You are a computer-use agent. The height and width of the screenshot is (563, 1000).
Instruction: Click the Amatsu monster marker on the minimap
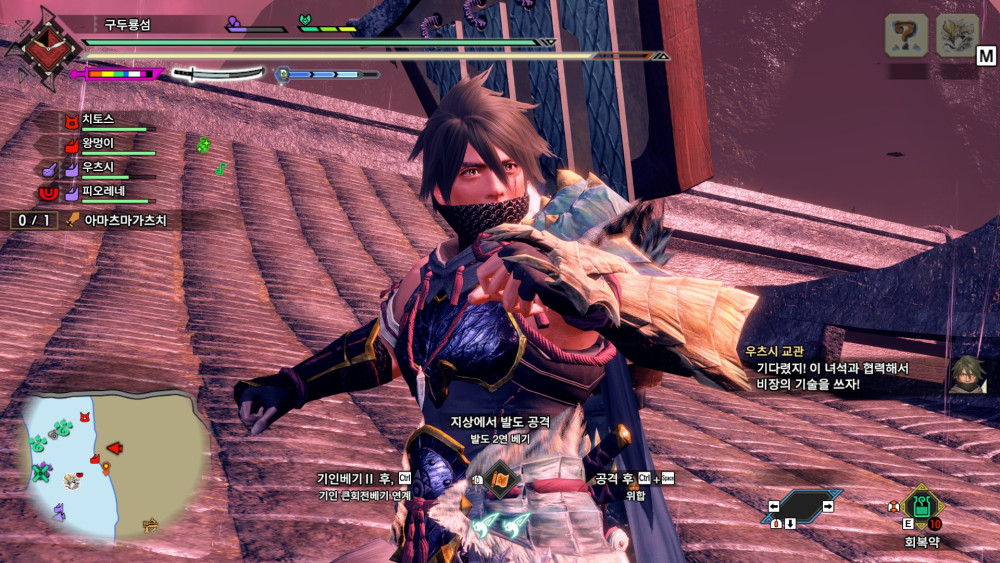[x=72, y=481]
